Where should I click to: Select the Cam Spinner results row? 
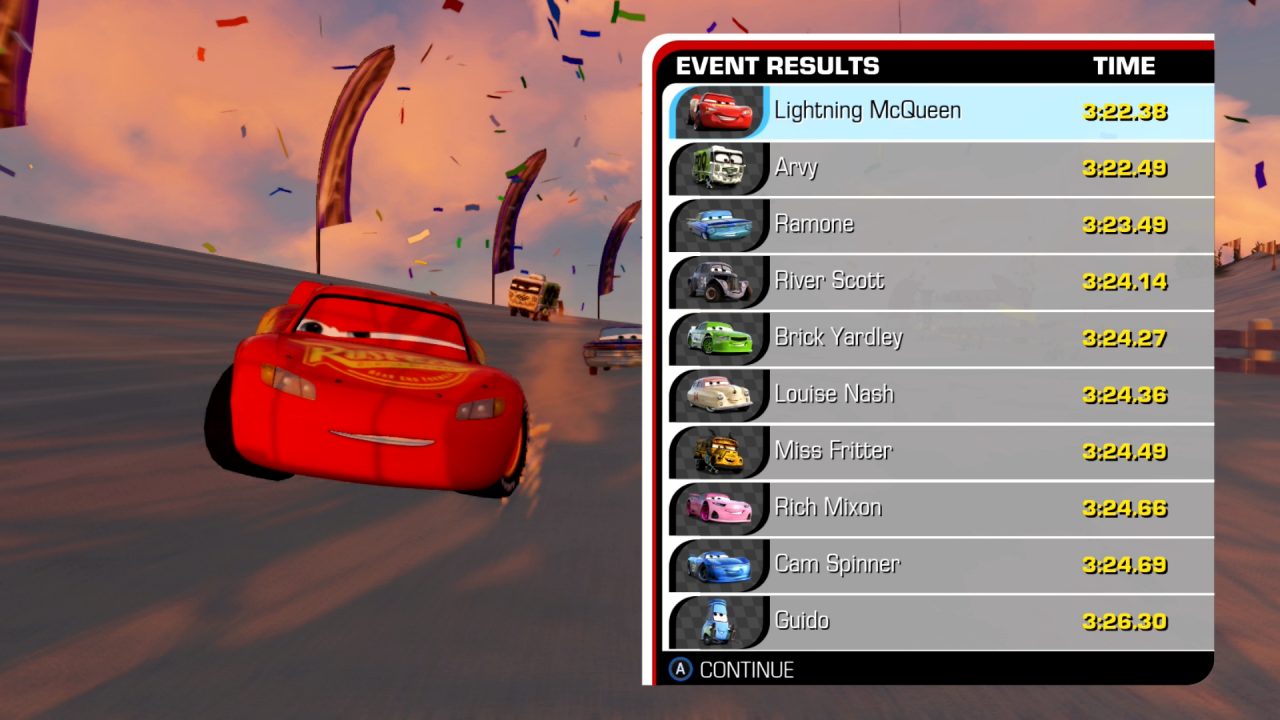point(940,564)
